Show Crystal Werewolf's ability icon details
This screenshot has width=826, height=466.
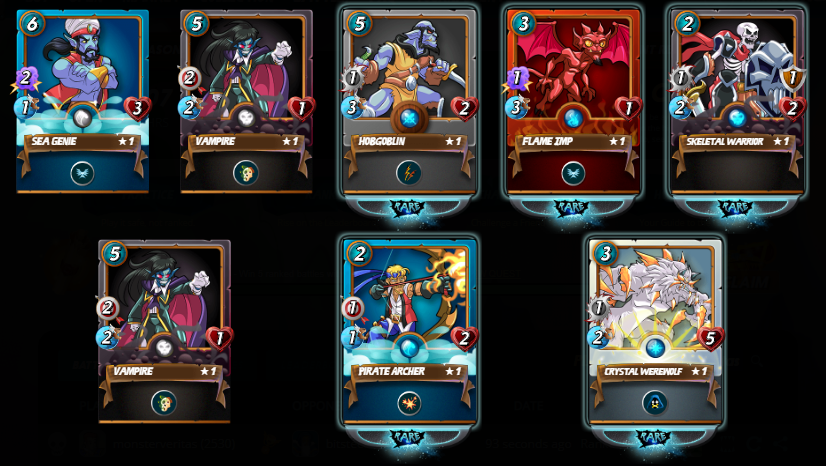tap(655, 403)
